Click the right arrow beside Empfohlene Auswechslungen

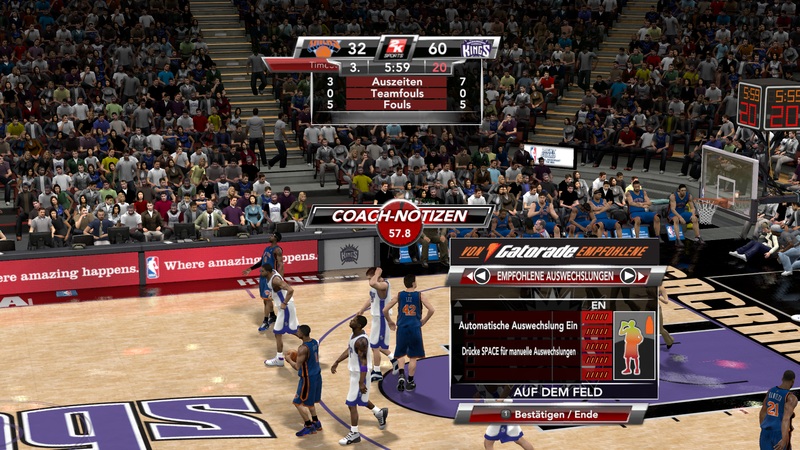(628, 276)
